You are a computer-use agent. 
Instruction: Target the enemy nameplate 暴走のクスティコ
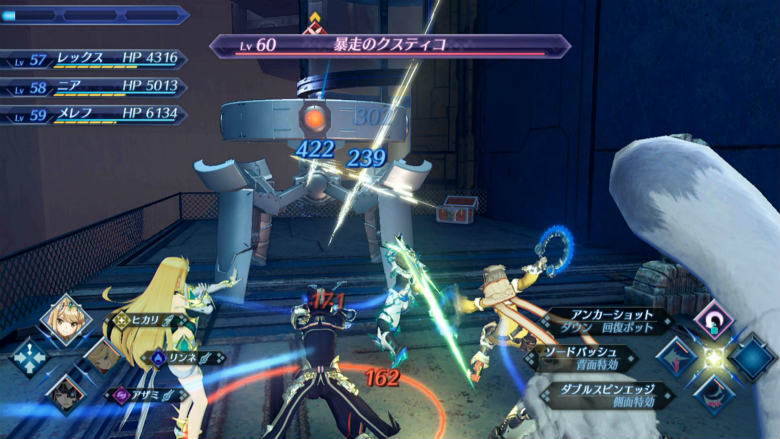pyautogui.click(x=390, y=45)
